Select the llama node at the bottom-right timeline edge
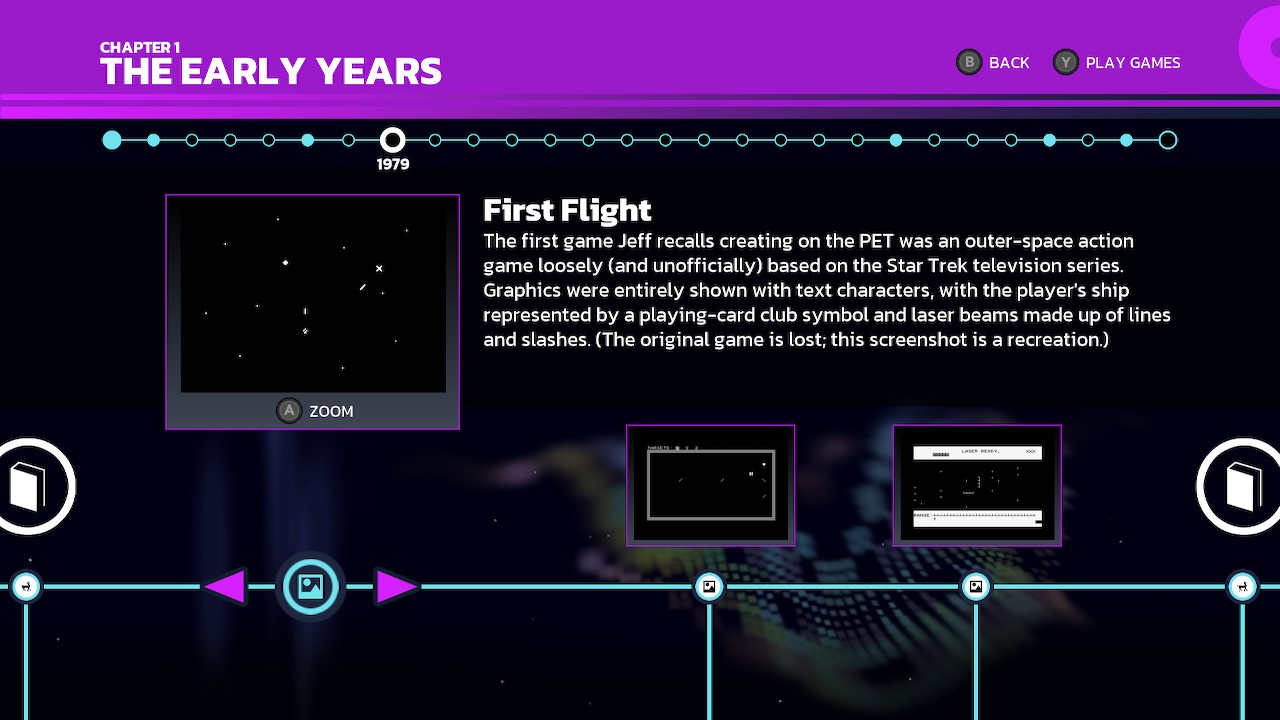The width and height of the screenshot is (1280, 720). click(1243, 587)
